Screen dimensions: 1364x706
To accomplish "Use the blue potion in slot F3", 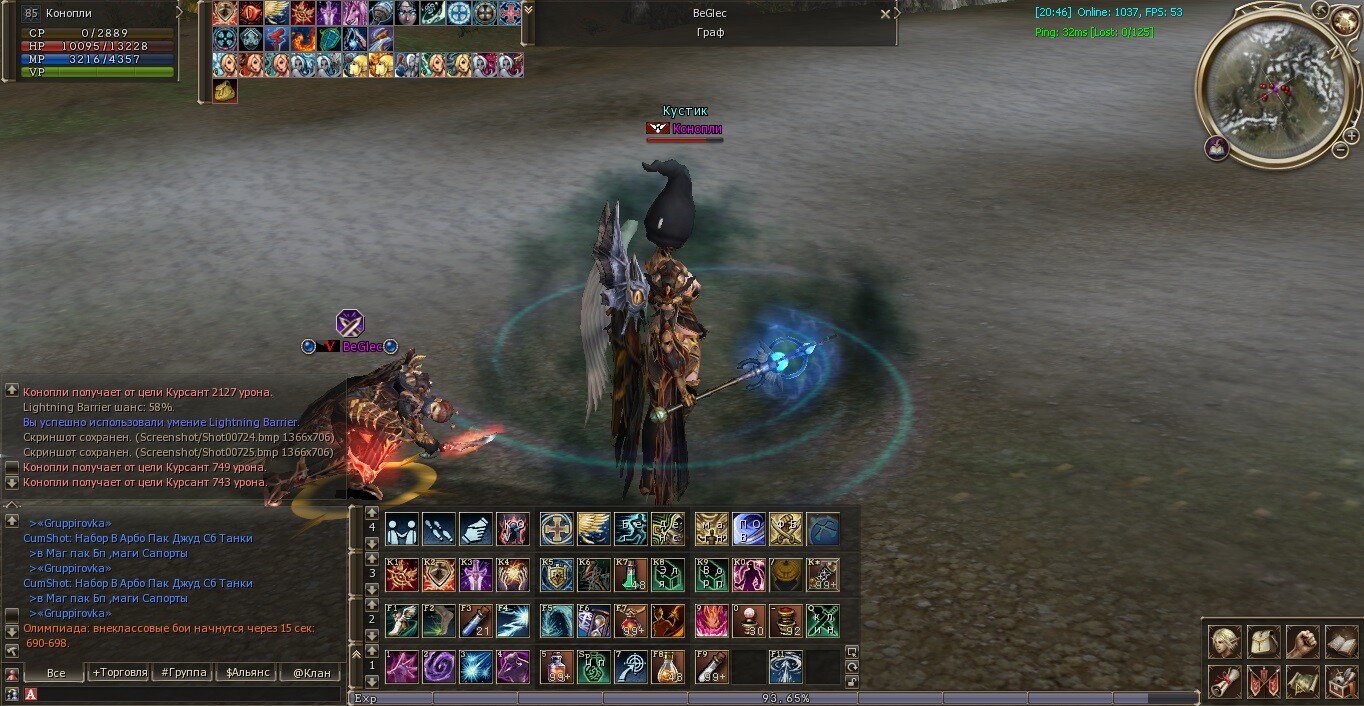I will [475, 621].
